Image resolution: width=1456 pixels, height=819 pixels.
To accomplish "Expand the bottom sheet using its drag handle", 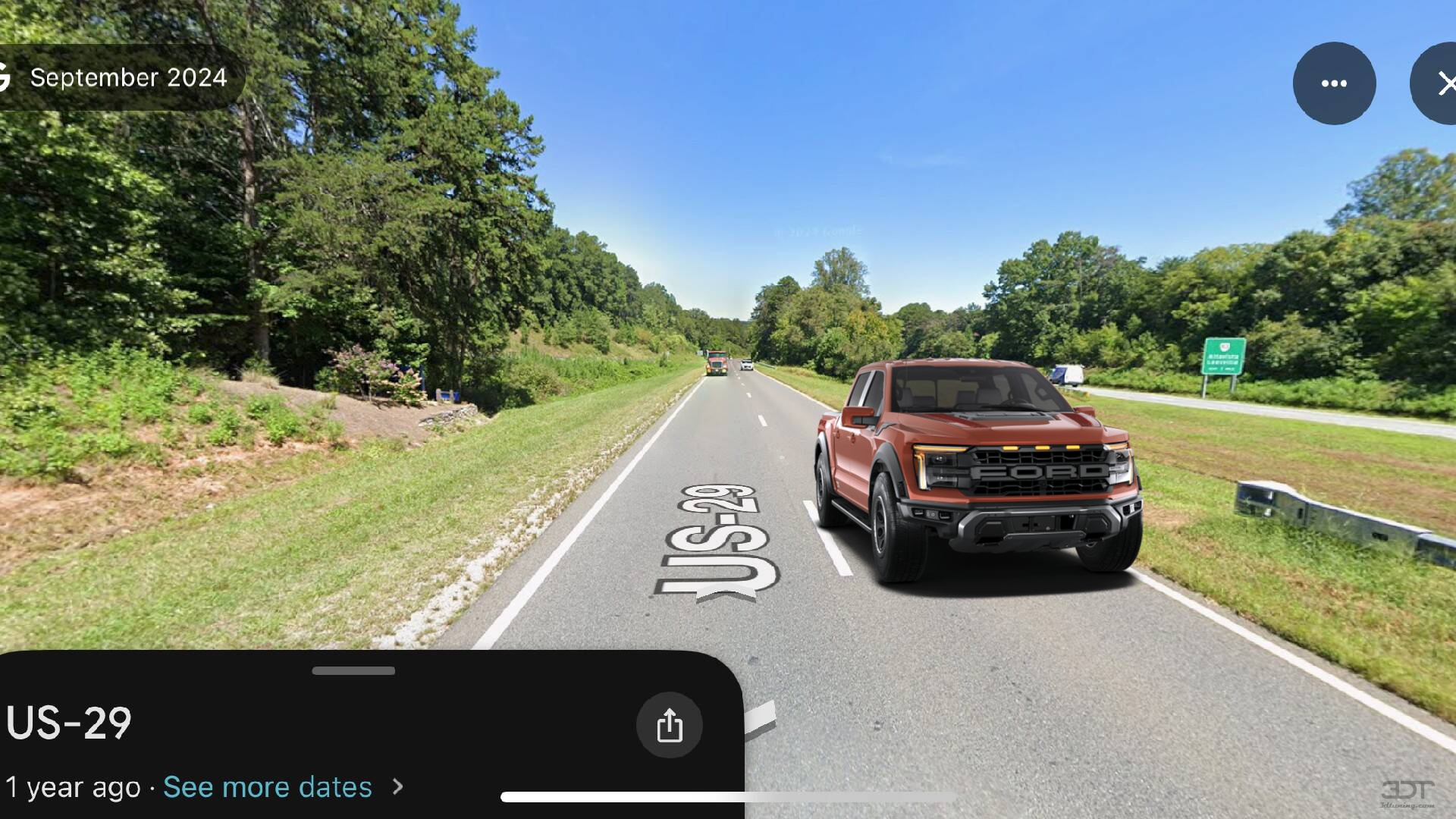I will [x=353, y=670].
